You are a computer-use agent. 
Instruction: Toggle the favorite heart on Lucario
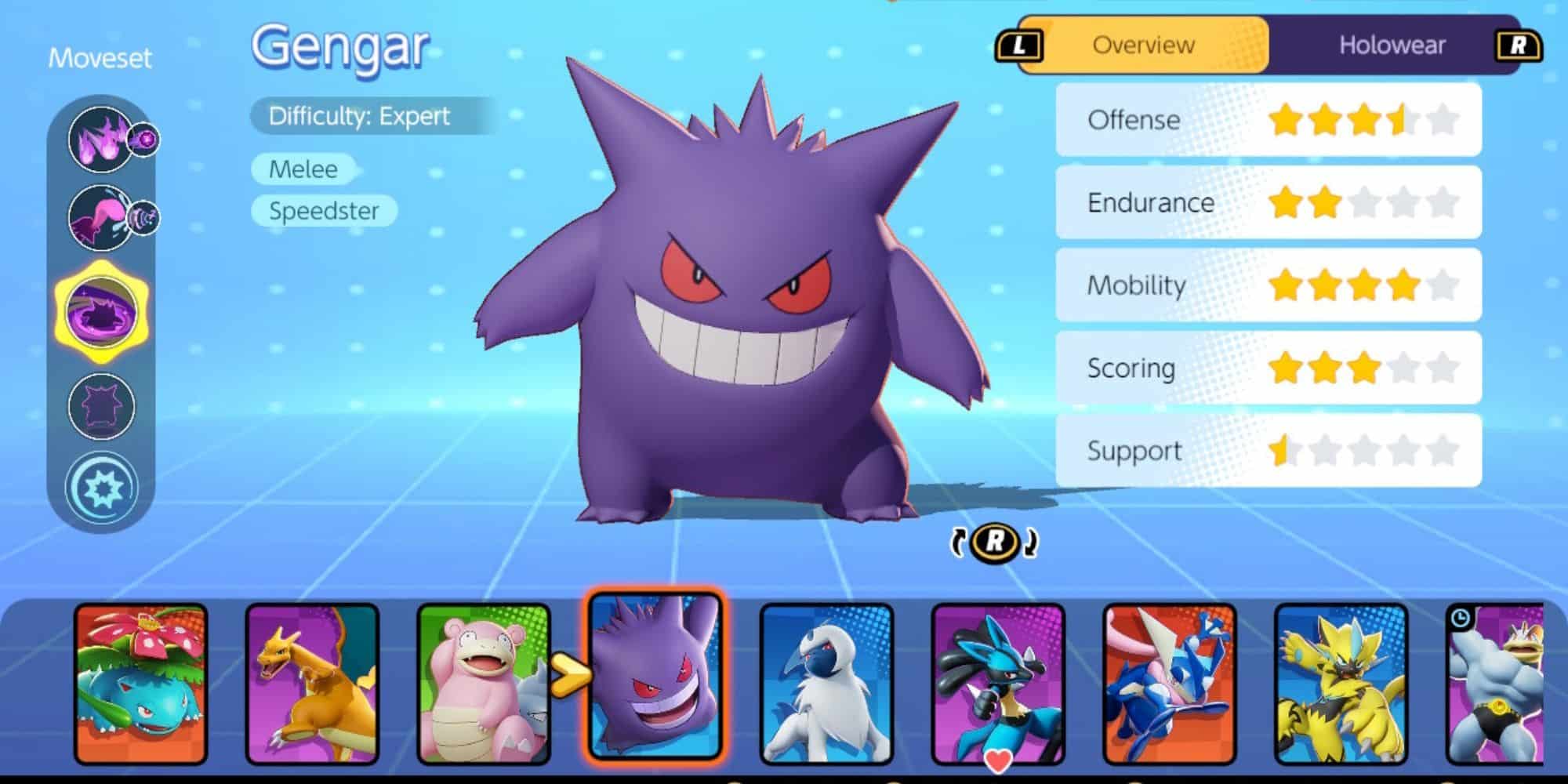click(997, 758)
